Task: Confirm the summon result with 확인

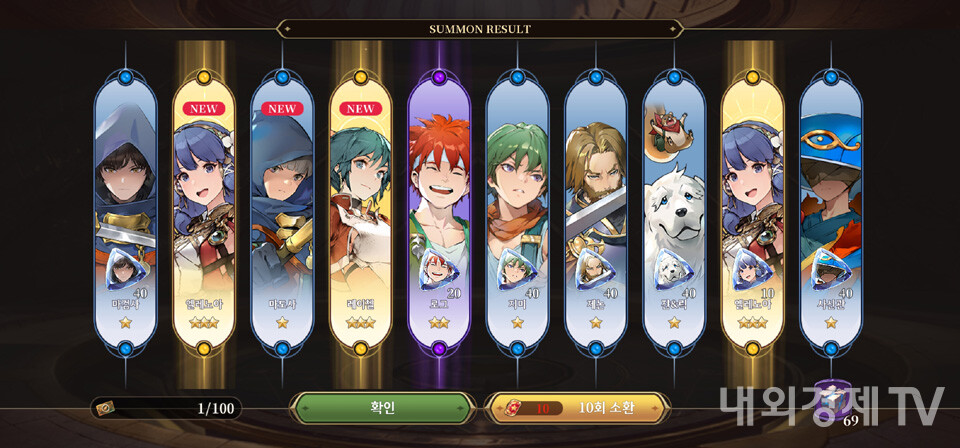Action: (x=381, y=408)
